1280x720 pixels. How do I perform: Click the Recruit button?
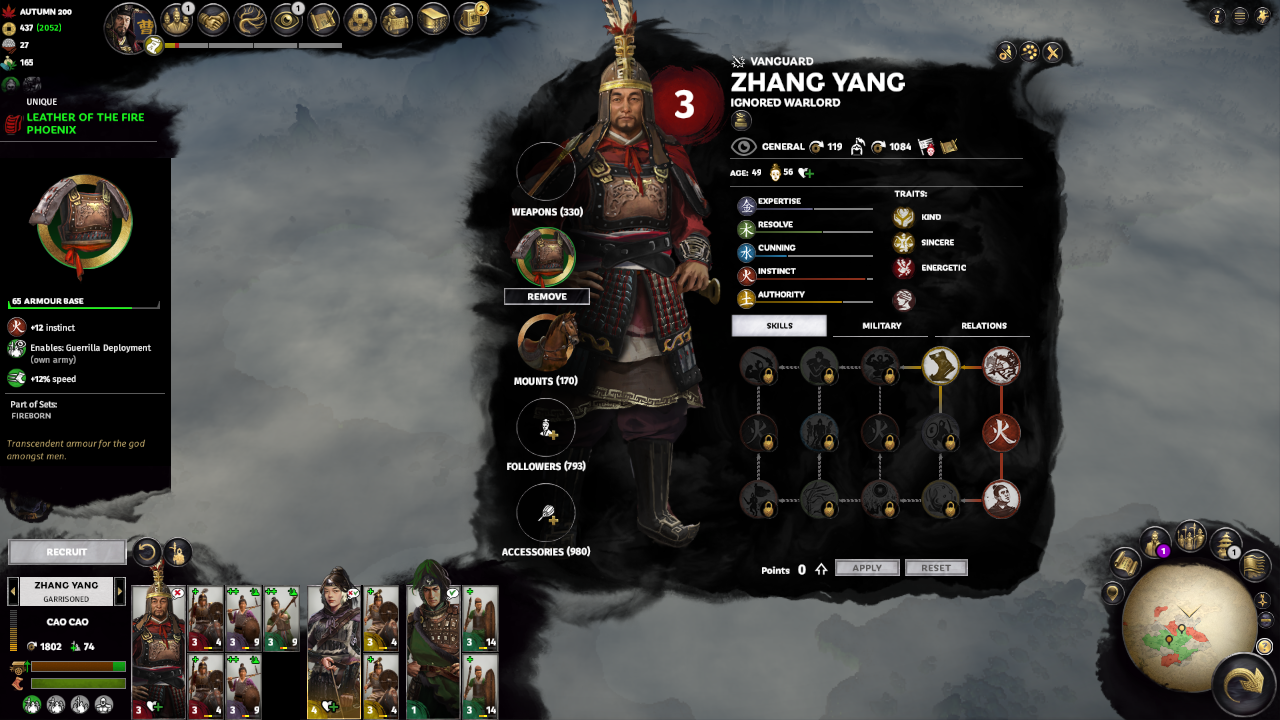pyautogui.click(x=67, y=552)
